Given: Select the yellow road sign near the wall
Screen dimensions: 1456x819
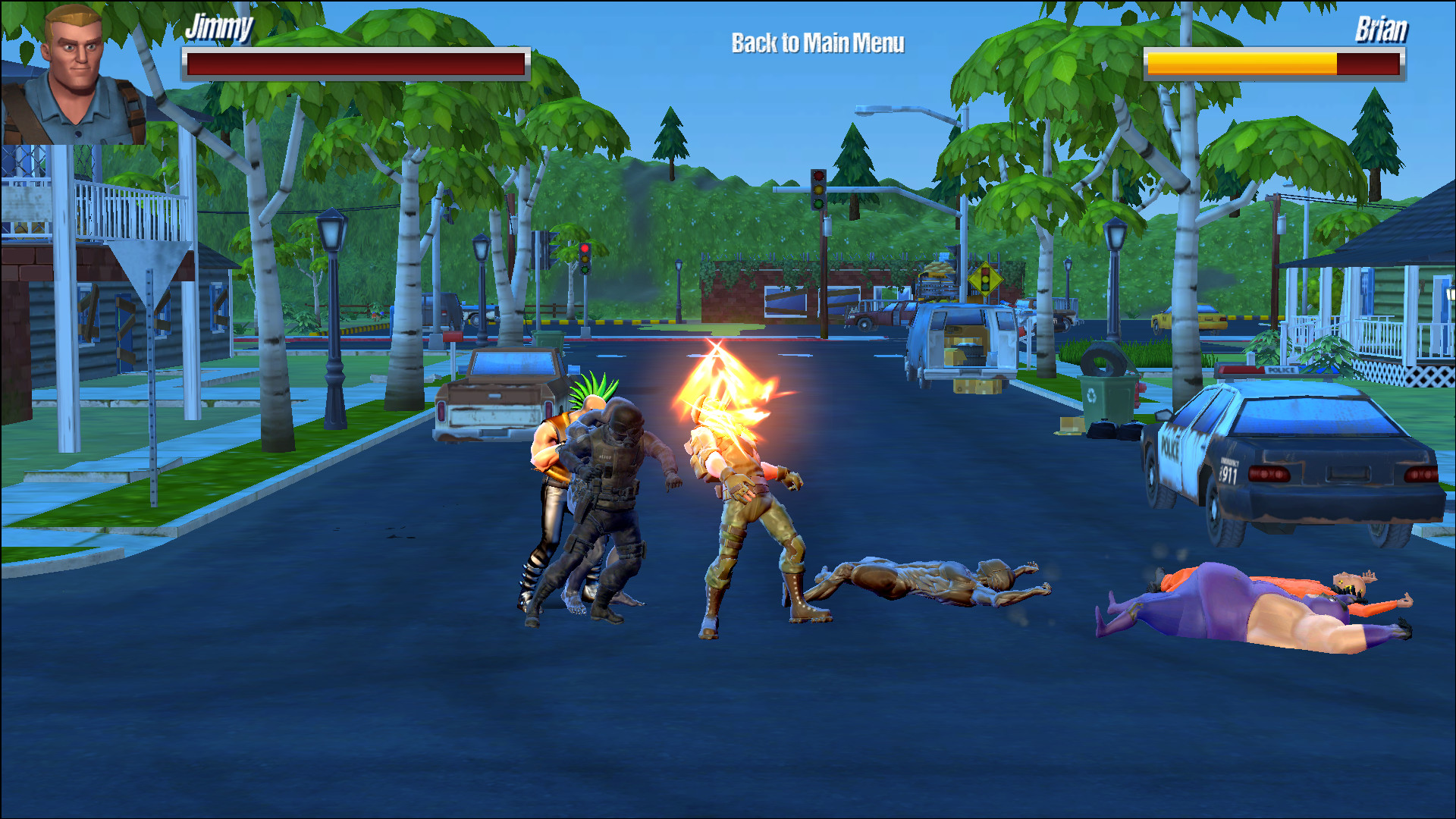Looking at the screenshot, I should coord(984,277).
